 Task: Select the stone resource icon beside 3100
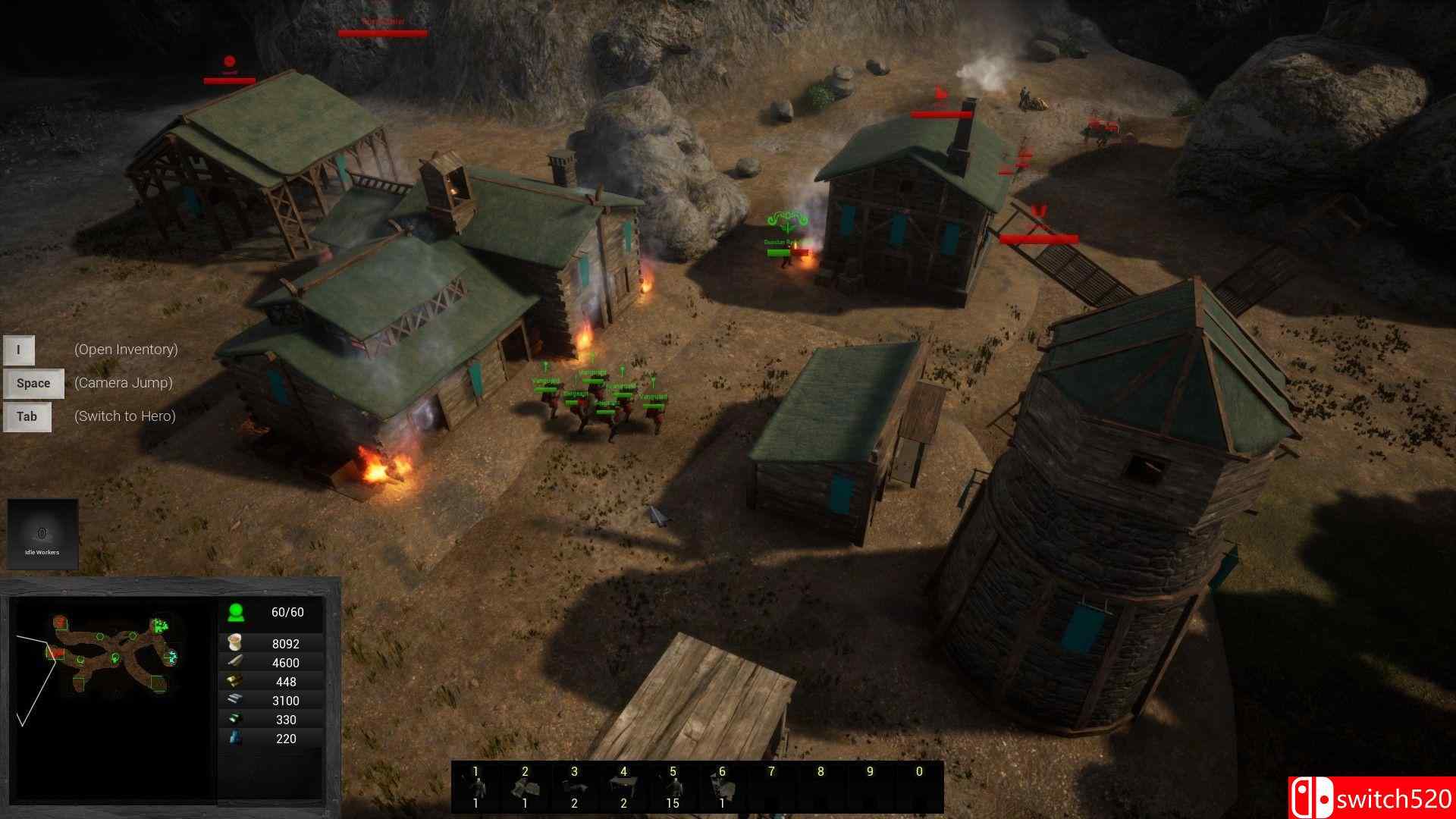(x=234, y=700)
